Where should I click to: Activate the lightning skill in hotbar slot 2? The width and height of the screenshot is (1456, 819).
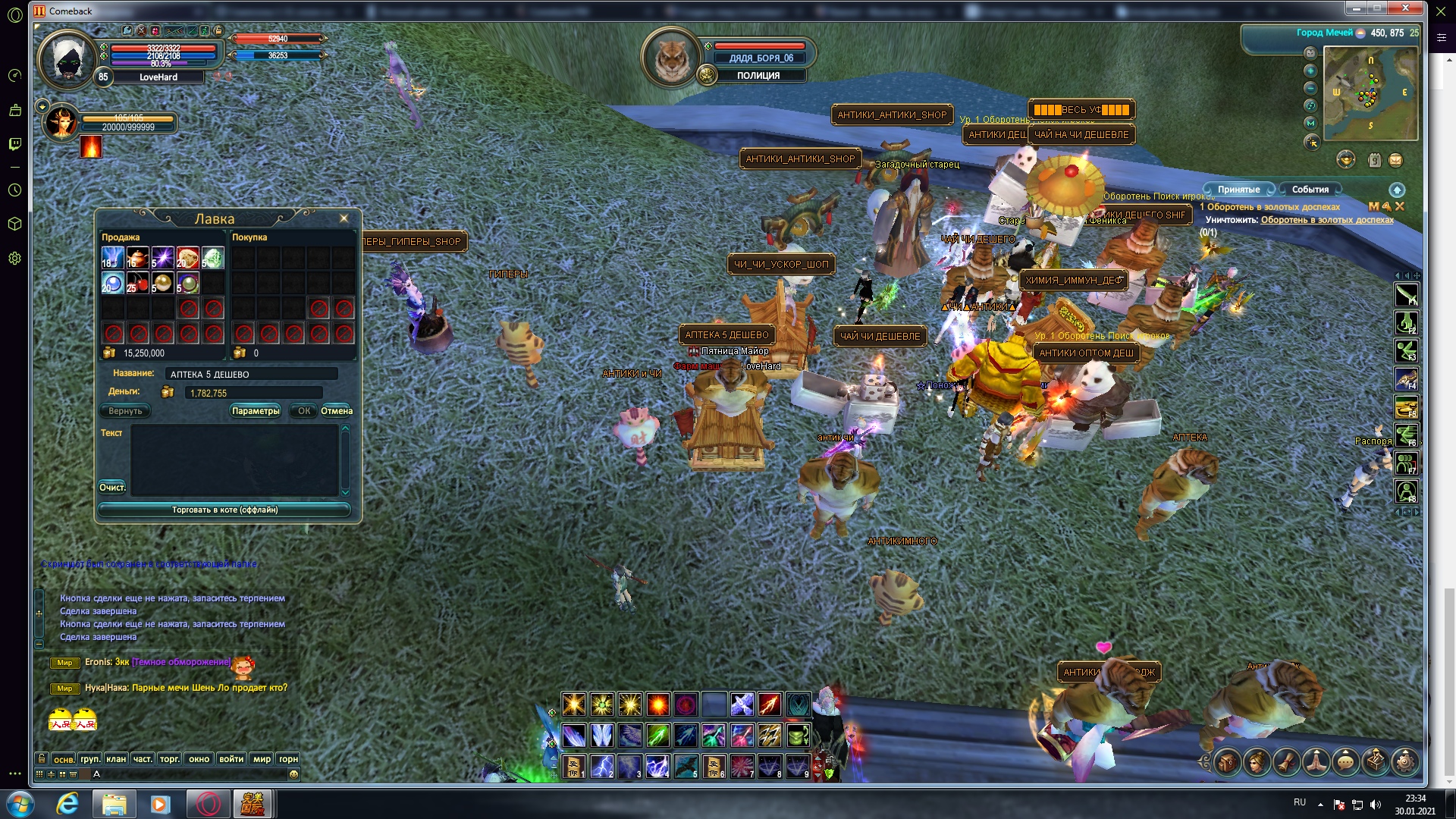[x=602, y=766]
